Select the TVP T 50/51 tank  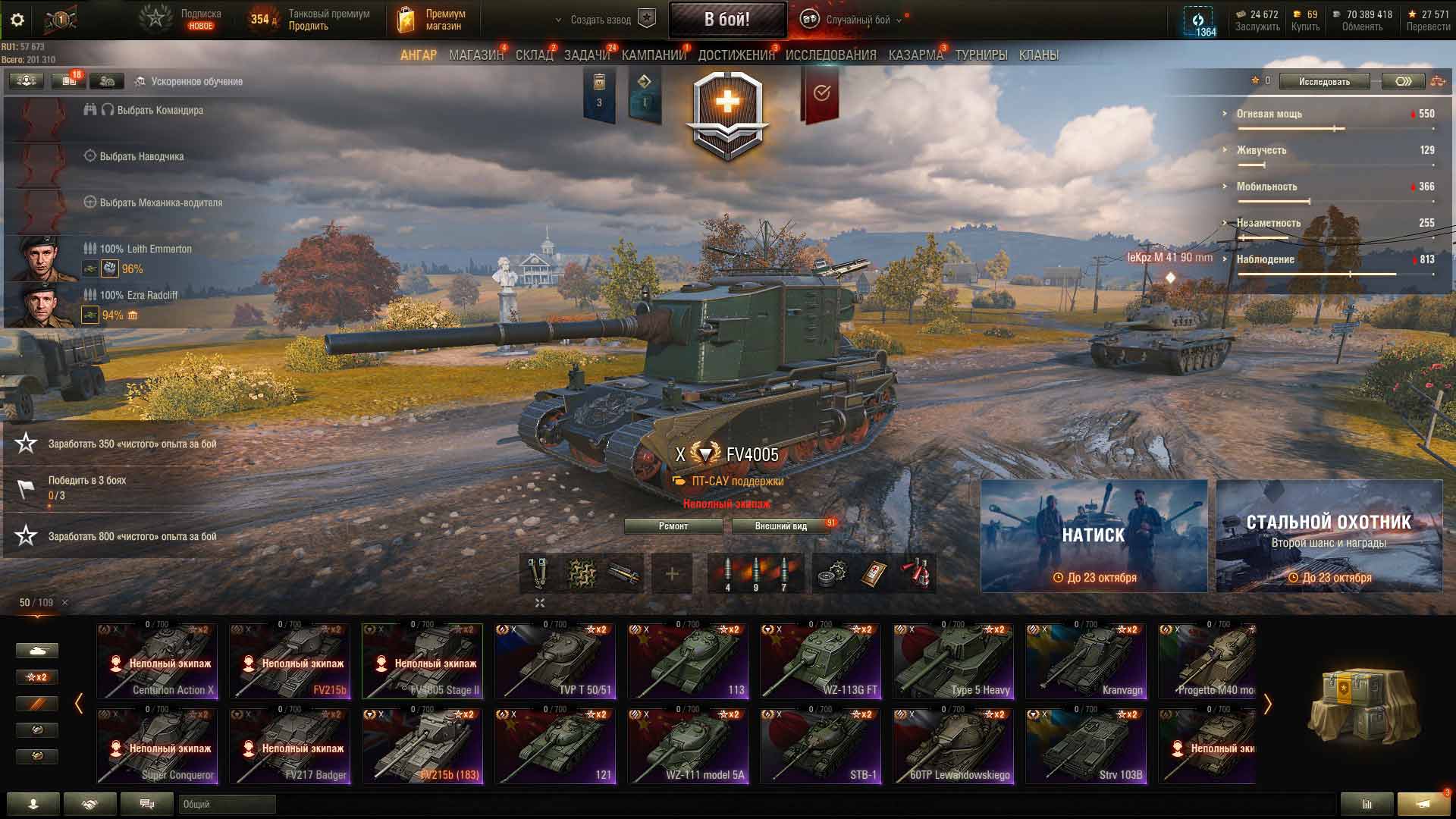pos(555,661)
